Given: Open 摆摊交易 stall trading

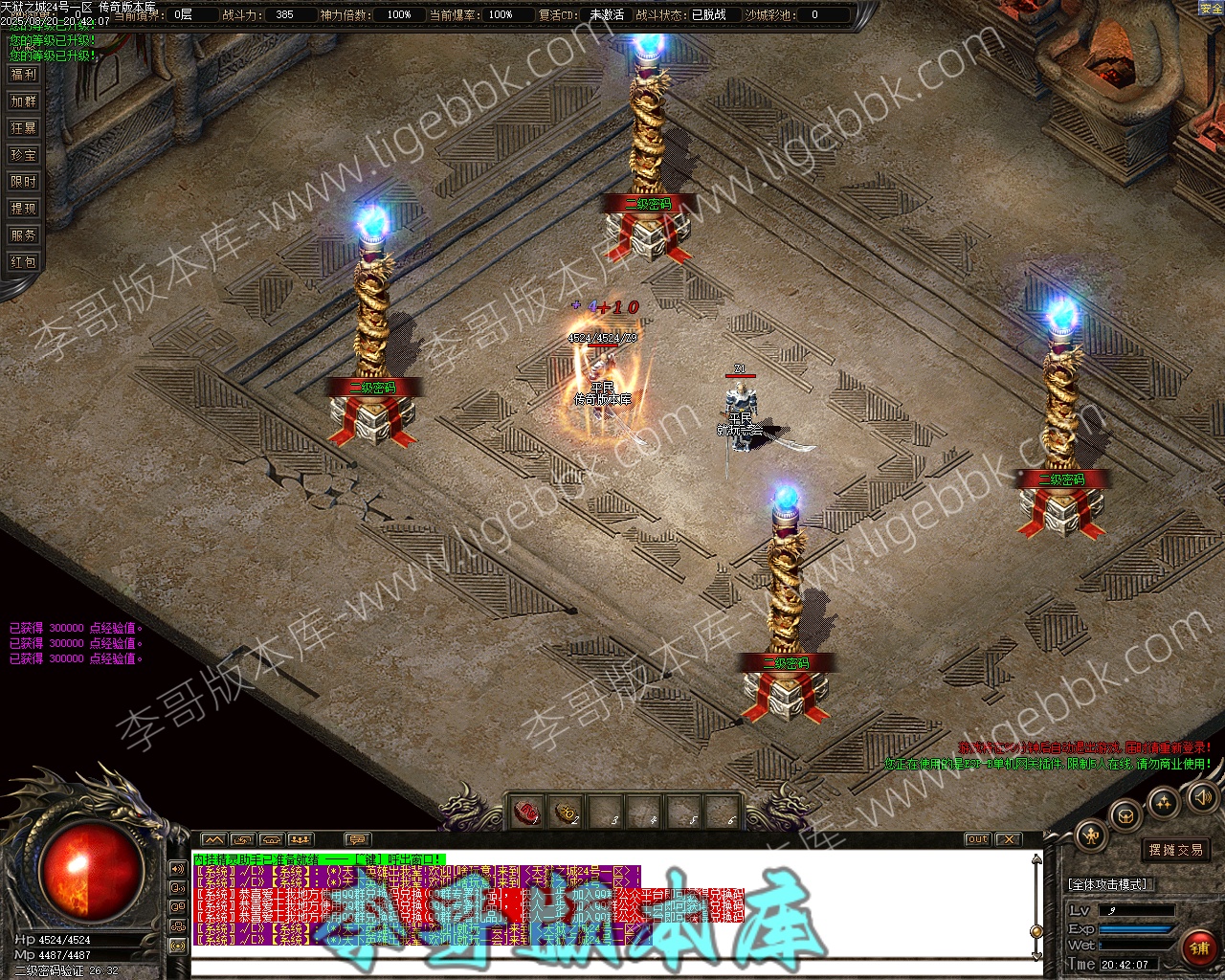Looking at the screenshot, I should 1176,850.
